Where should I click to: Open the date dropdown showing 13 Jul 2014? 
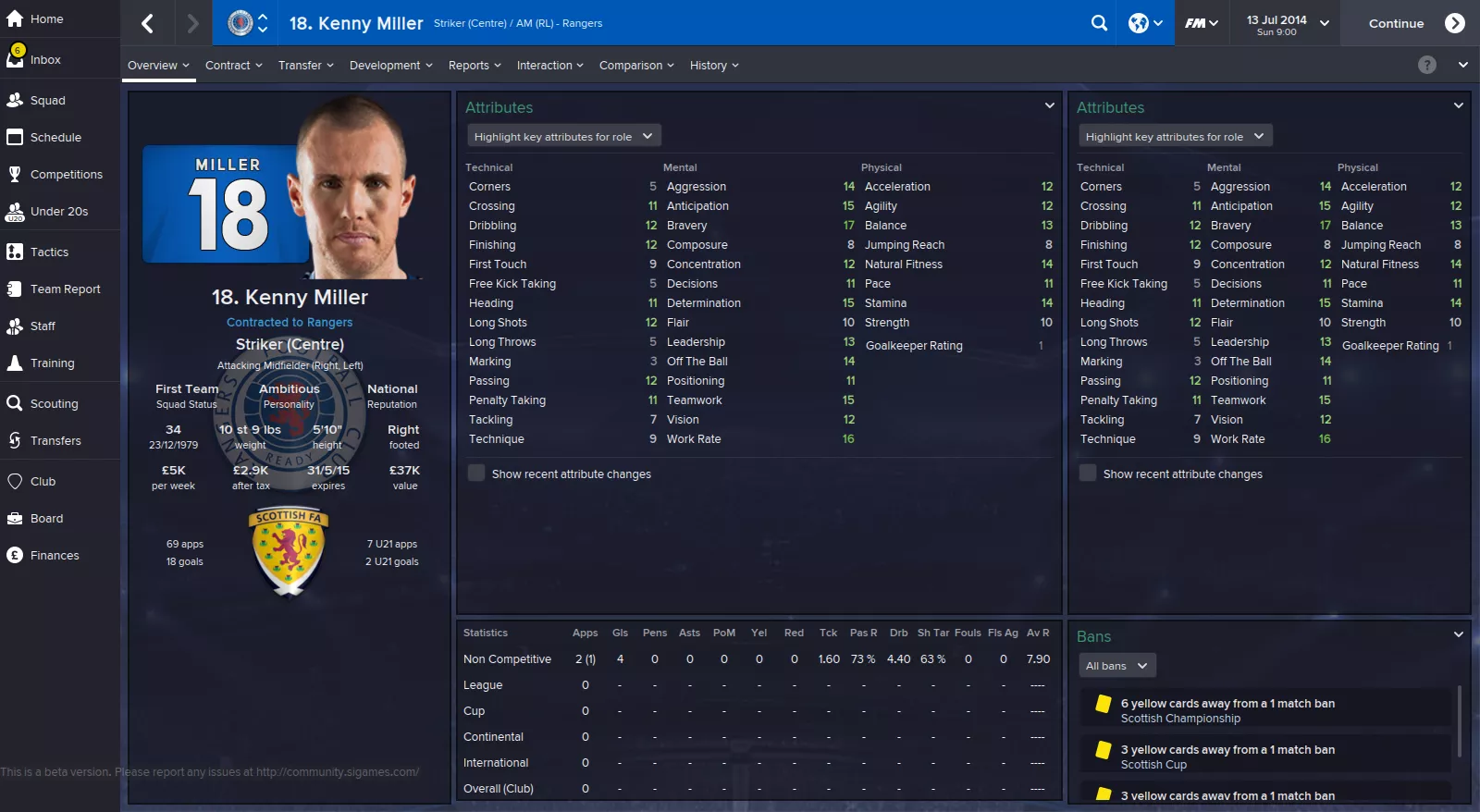click(1287, 23)
